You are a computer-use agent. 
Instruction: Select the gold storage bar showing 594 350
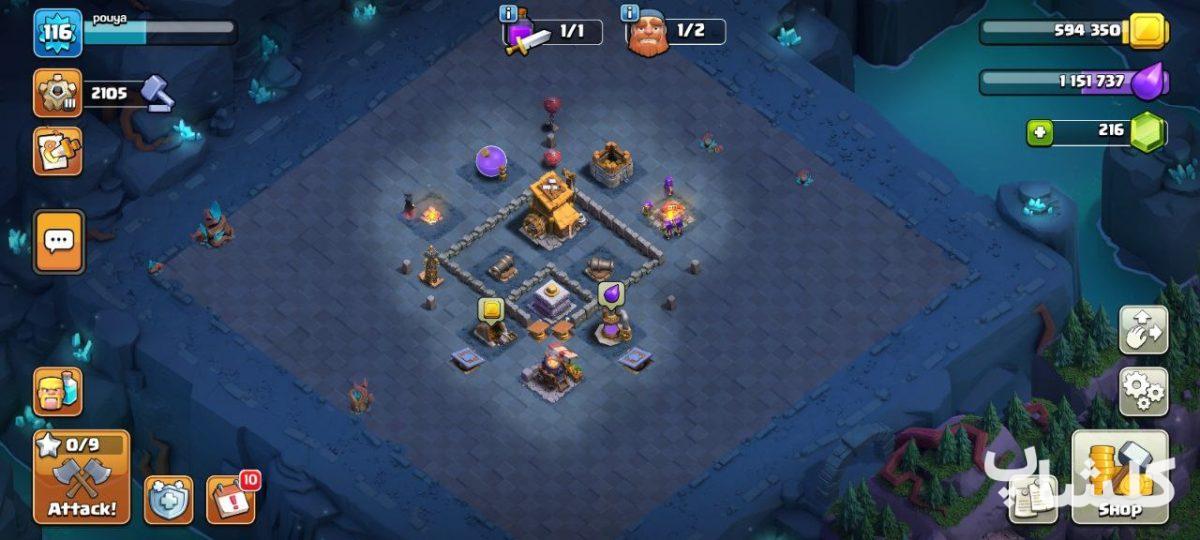1060,31
